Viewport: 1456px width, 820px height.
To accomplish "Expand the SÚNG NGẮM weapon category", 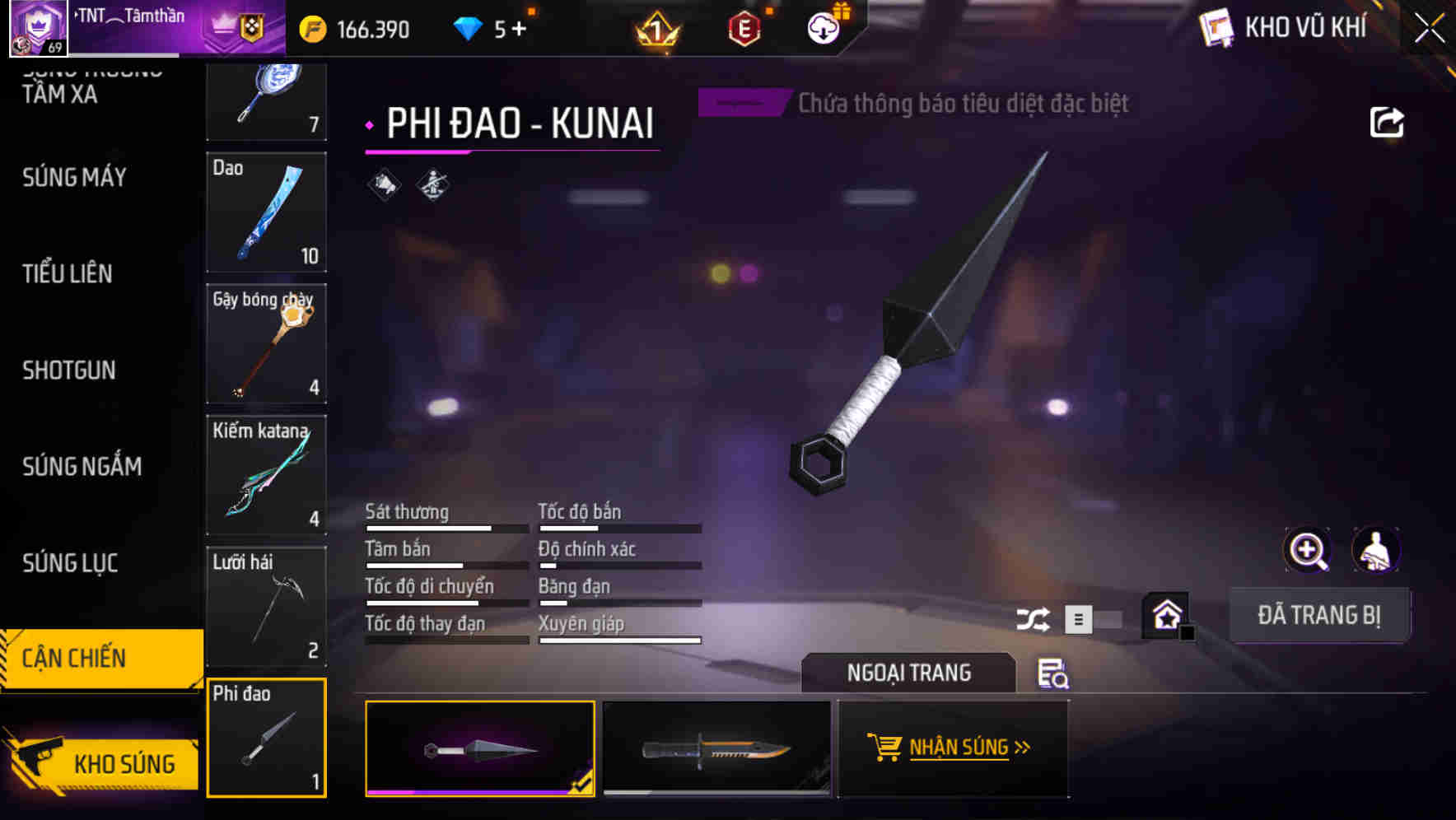I will pos(81,466).
